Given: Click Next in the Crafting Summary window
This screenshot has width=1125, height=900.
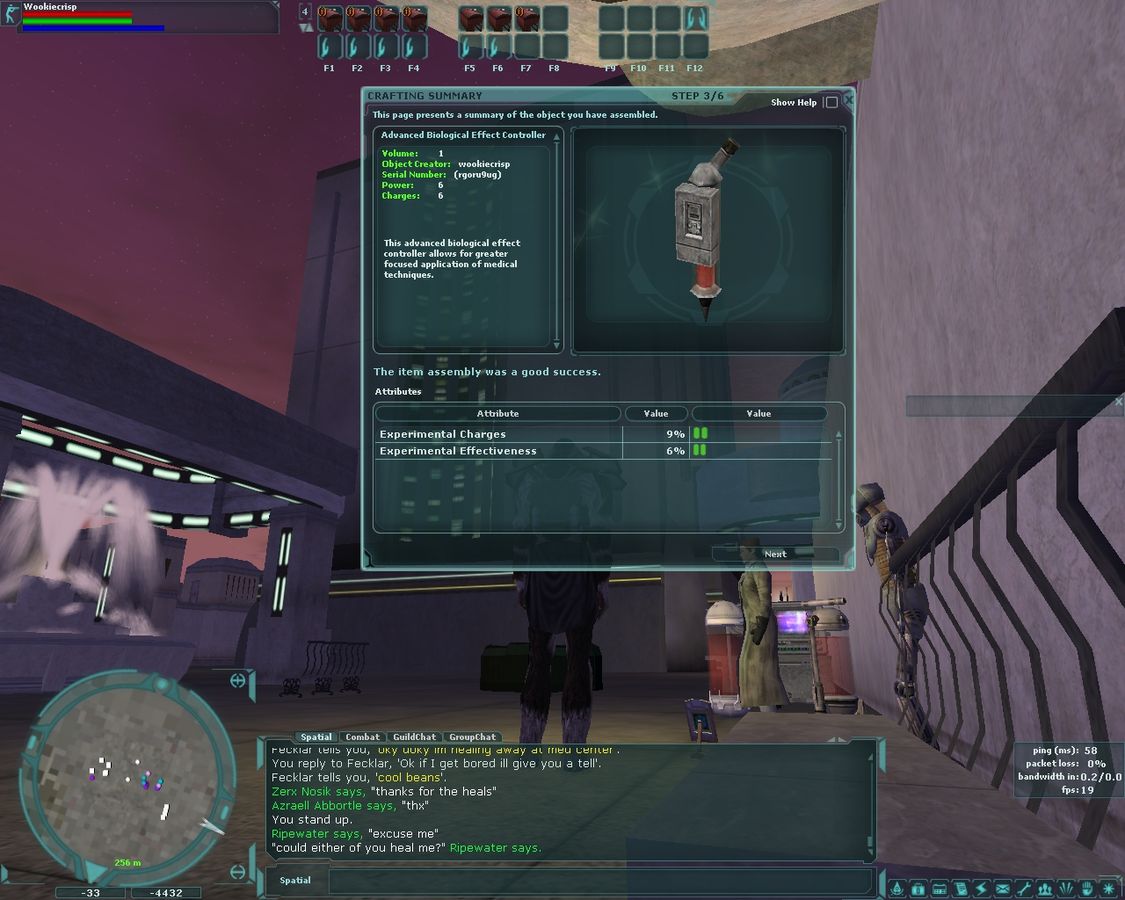Looking at the screenshot, I should tap(775, 554).
